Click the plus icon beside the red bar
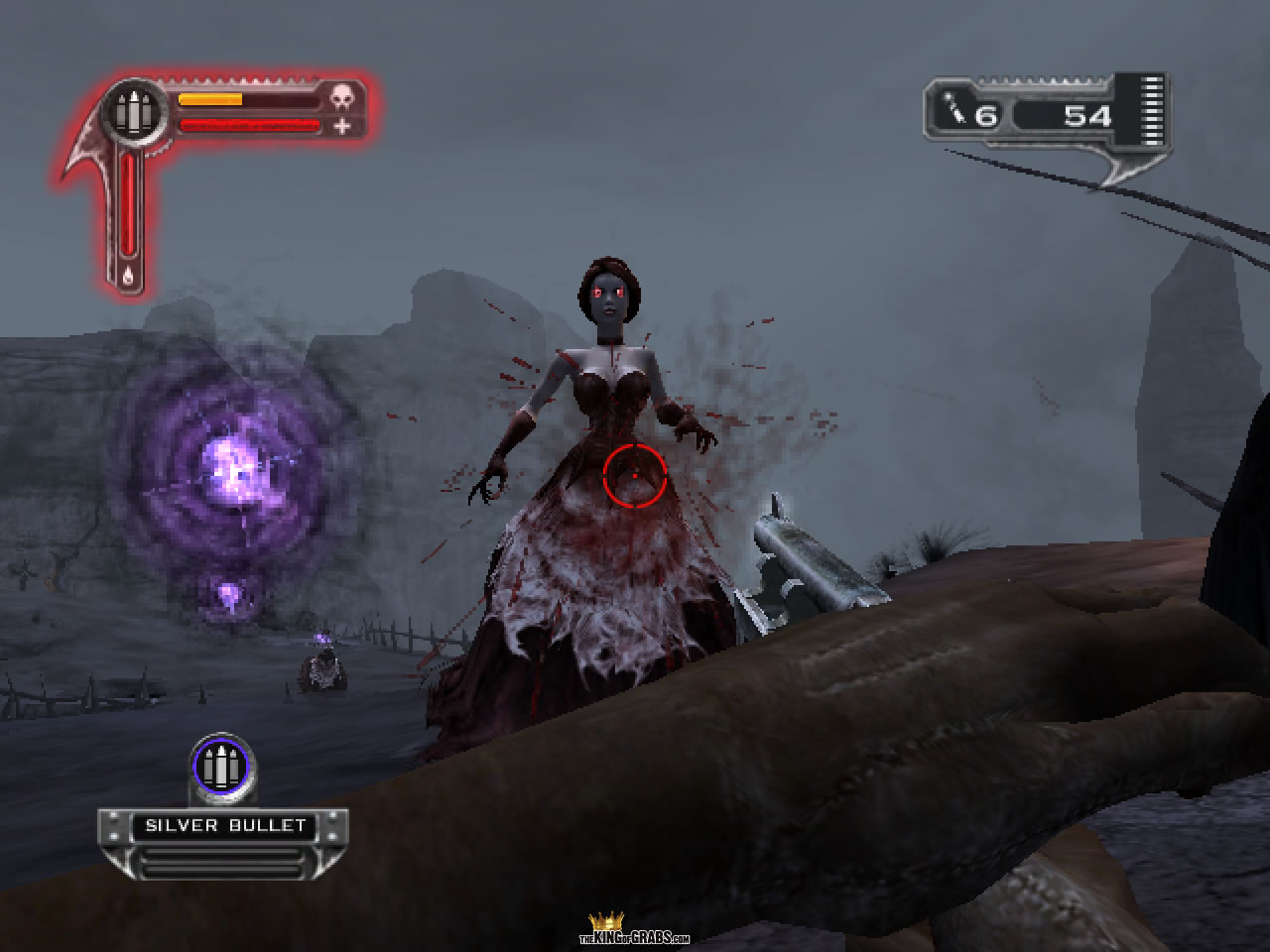This screenshot has width=1270, height=952. pyautogui.click(x=342, y=126)
